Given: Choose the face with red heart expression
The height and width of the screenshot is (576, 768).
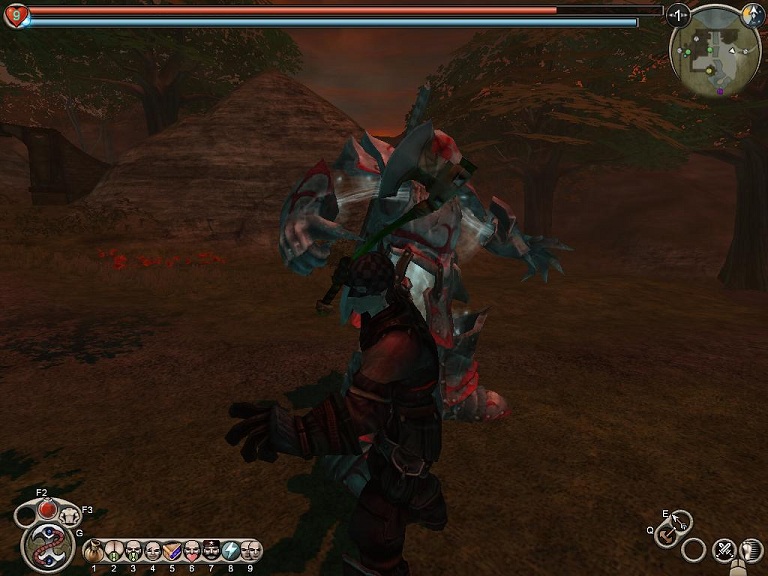Looking at the screenshot, I should click(192, 550).
